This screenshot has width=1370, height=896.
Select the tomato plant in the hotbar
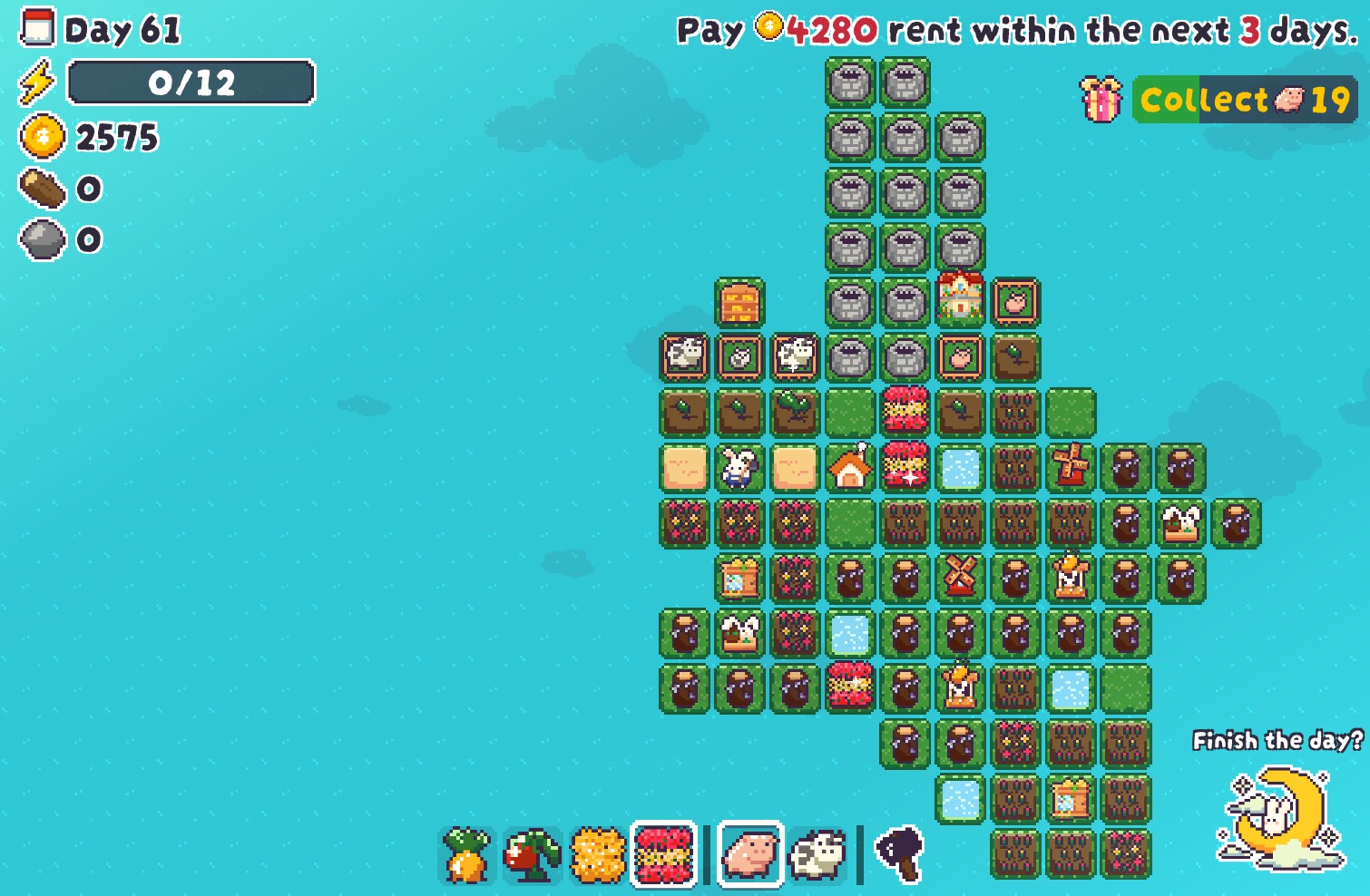pos(531,853)
